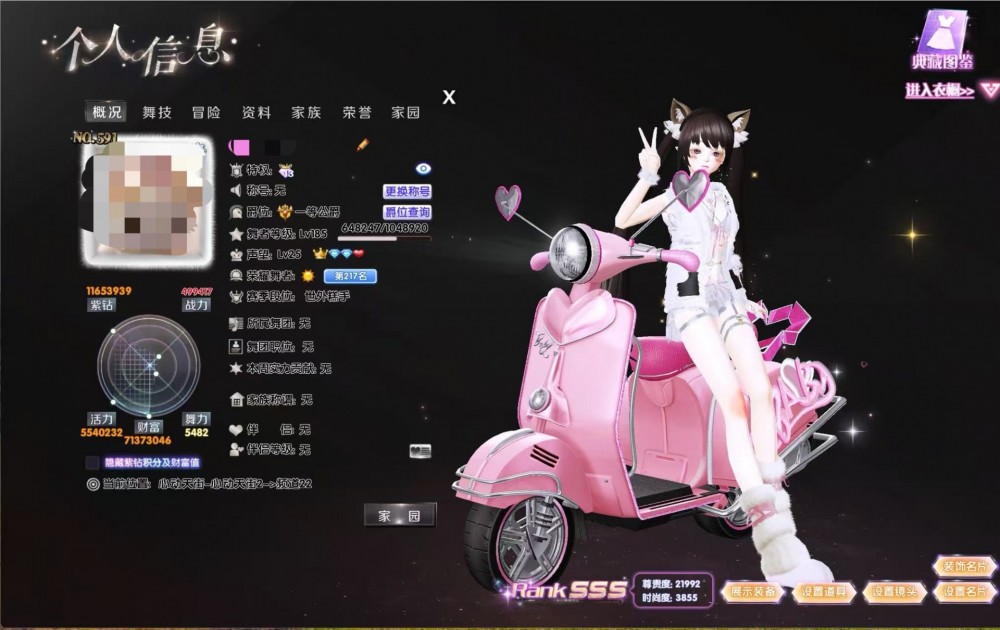This screenshot has width=1000, height=630.
Task: Open the 冒险 tab
Action: click(x=207, y=113)
